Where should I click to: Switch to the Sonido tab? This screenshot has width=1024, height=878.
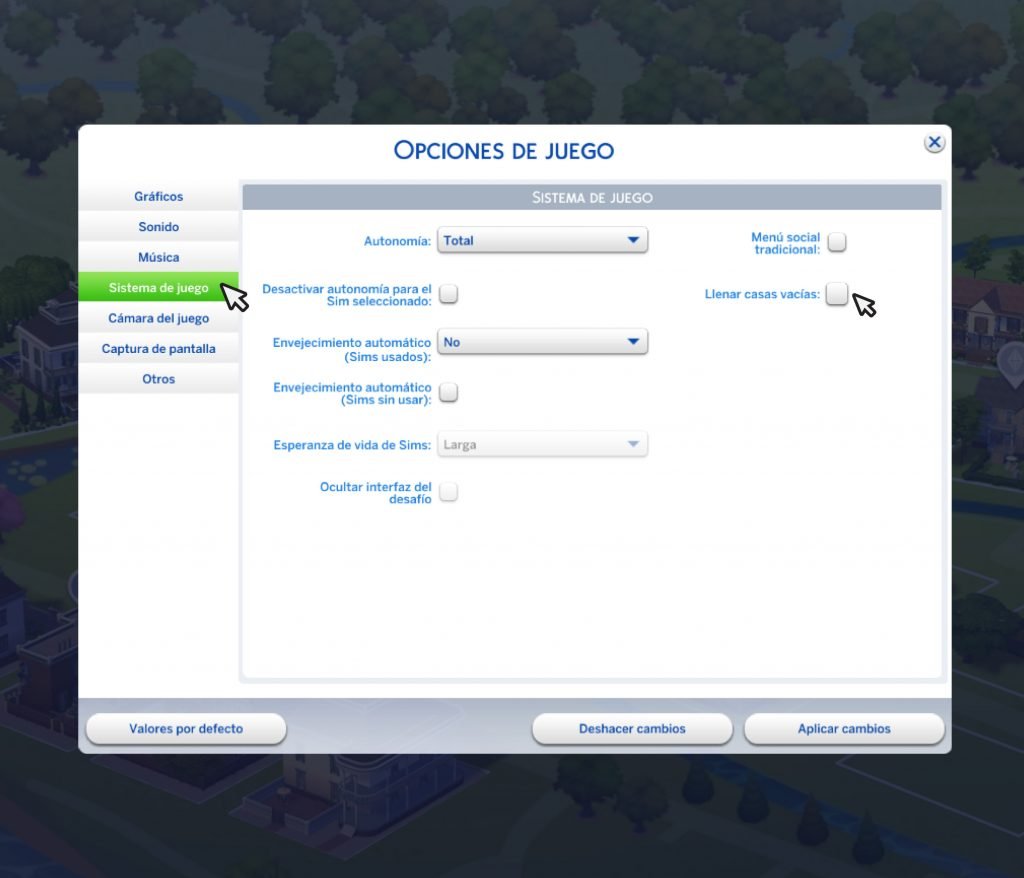pos(159,227)
